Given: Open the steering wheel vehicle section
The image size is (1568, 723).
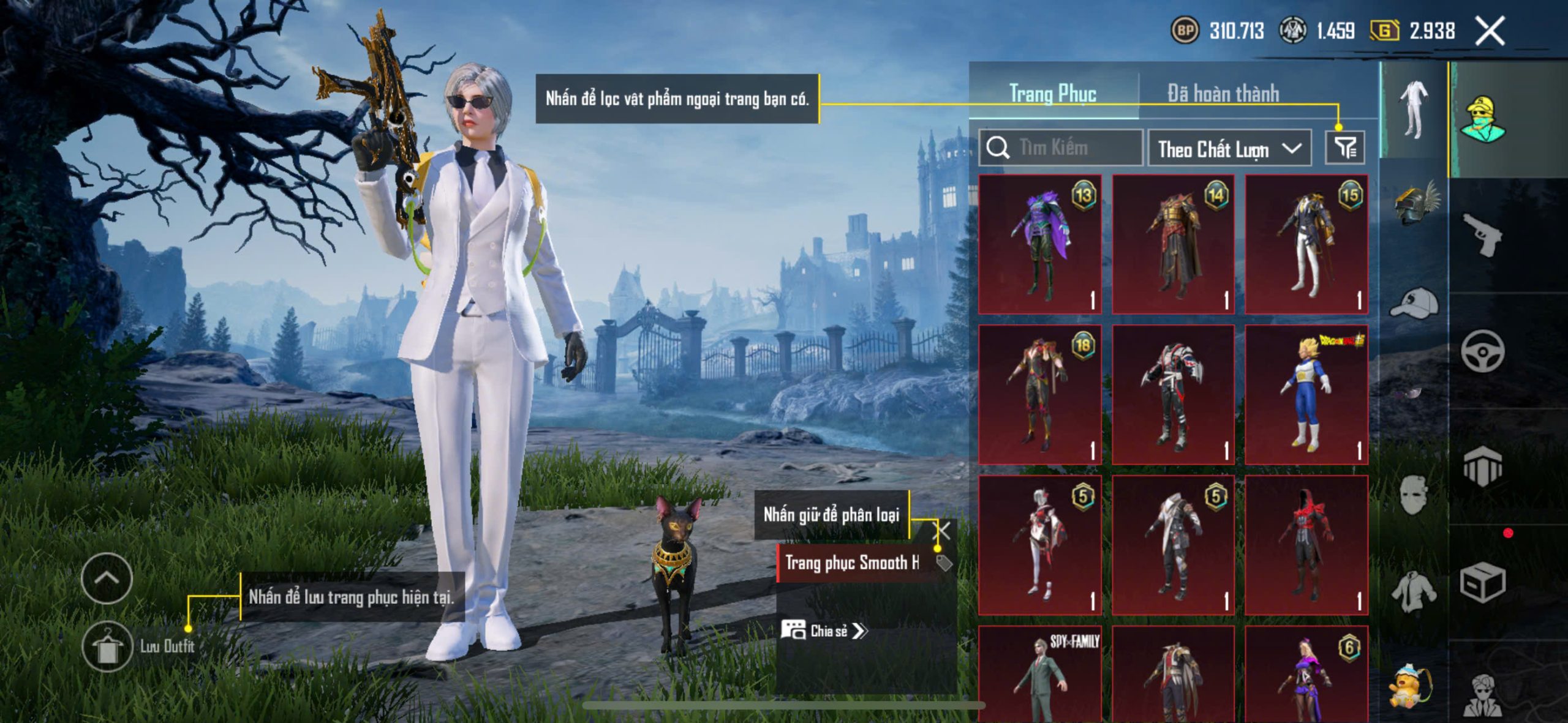Looking at the screenshot, I should (x=1482, y=351).
